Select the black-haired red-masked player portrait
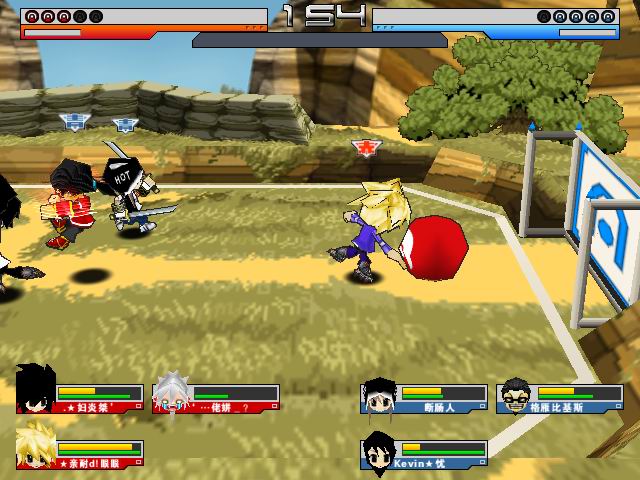The image size is (640, 480). pyautogui.click(x=36, y=390)
